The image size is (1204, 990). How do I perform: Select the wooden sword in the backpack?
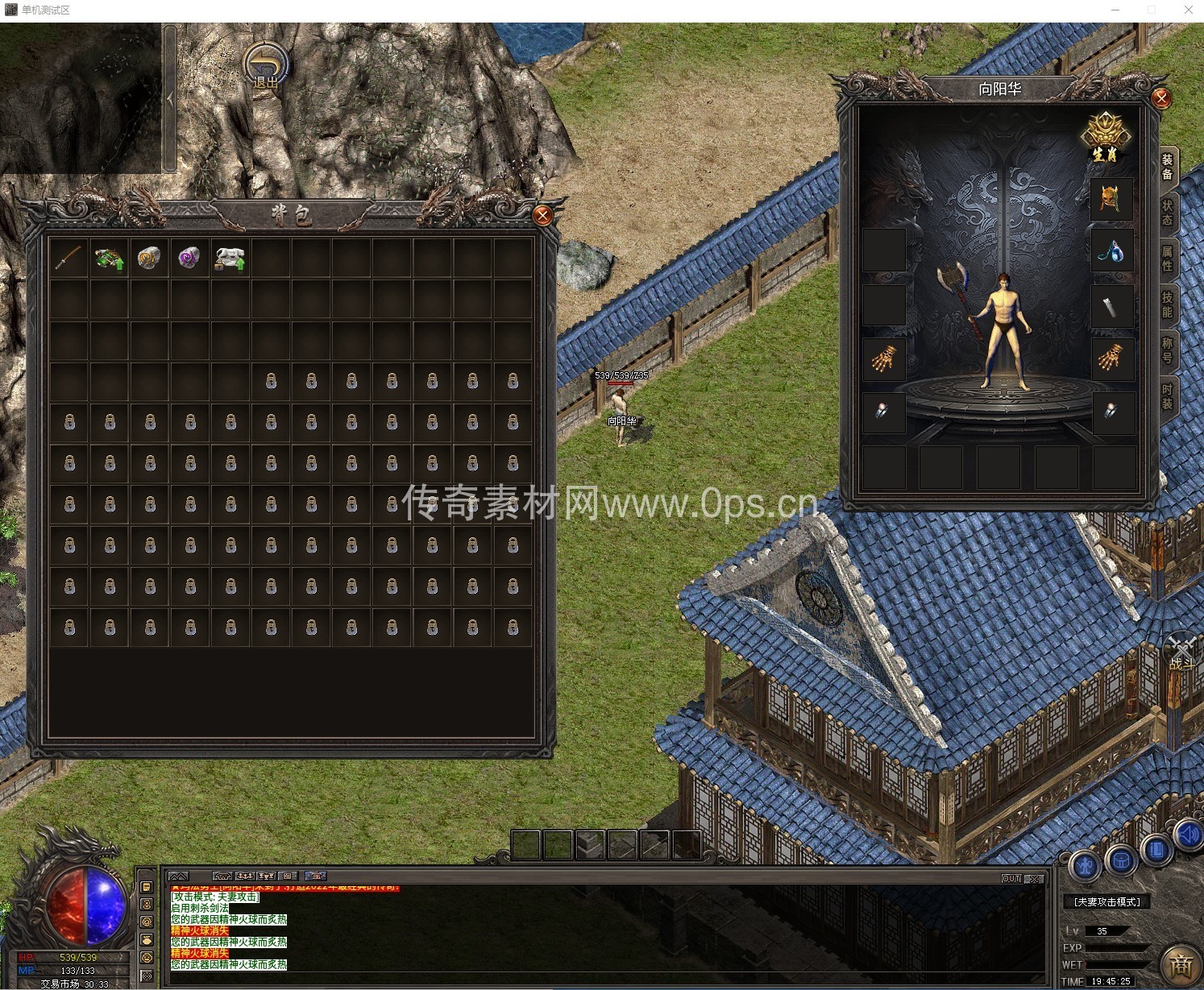(69, 259)
